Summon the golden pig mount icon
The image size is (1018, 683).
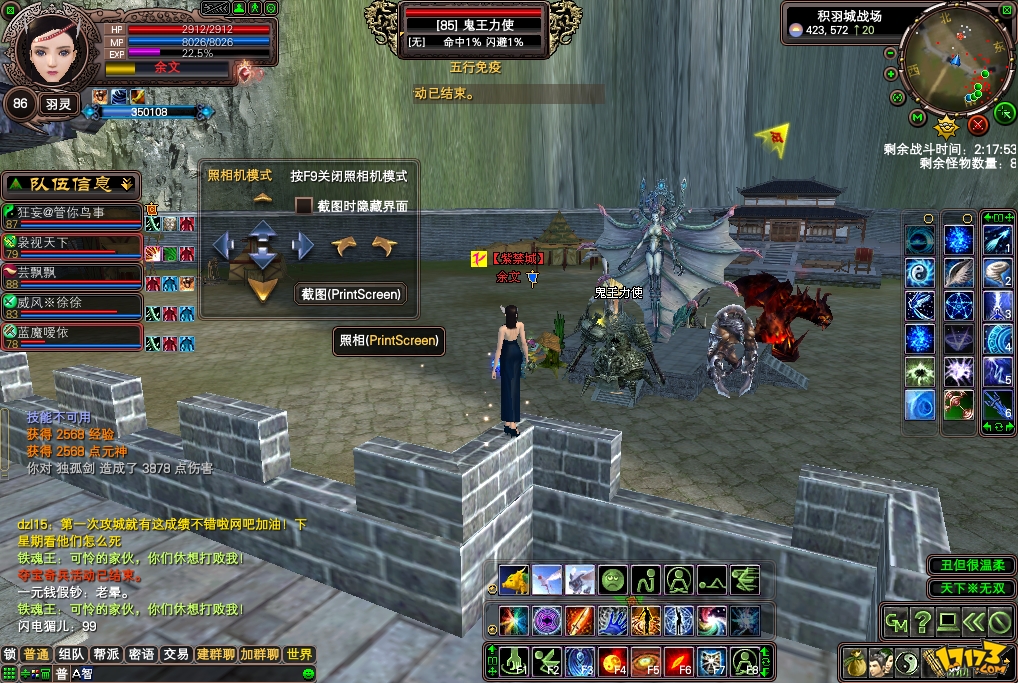click(514, 579)
